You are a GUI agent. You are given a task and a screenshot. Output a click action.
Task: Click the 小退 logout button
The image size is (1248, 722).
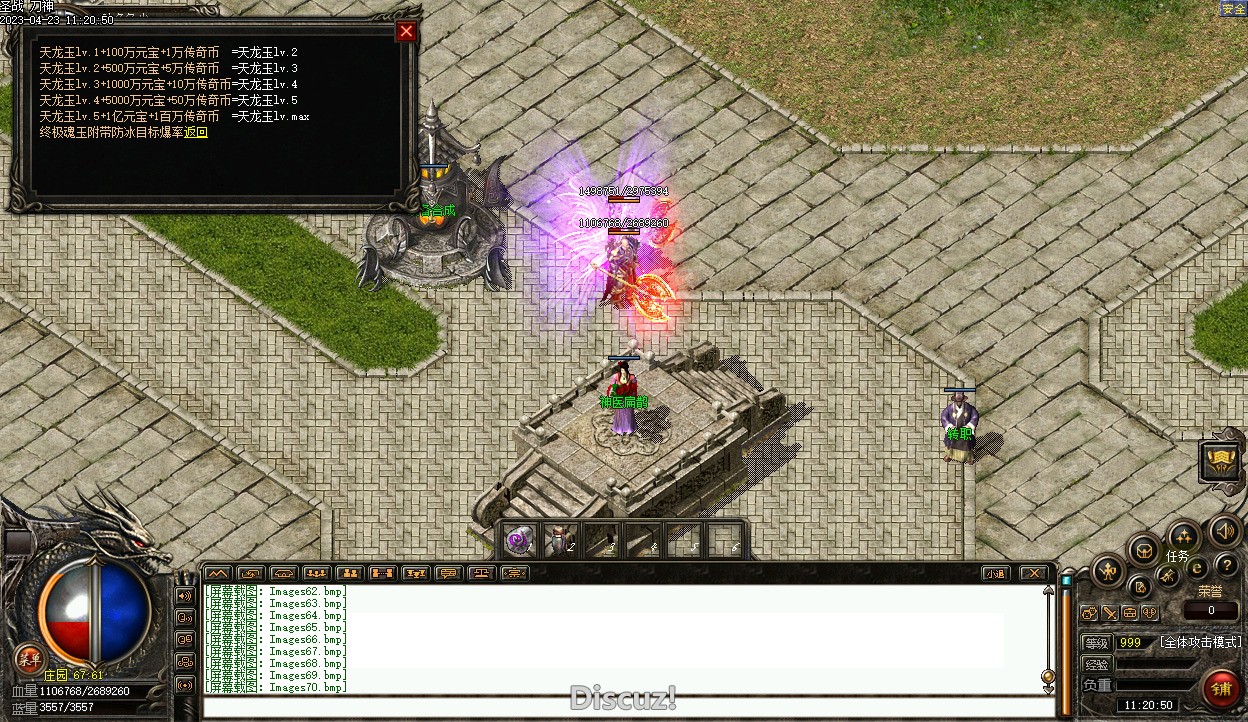(994, 574)
